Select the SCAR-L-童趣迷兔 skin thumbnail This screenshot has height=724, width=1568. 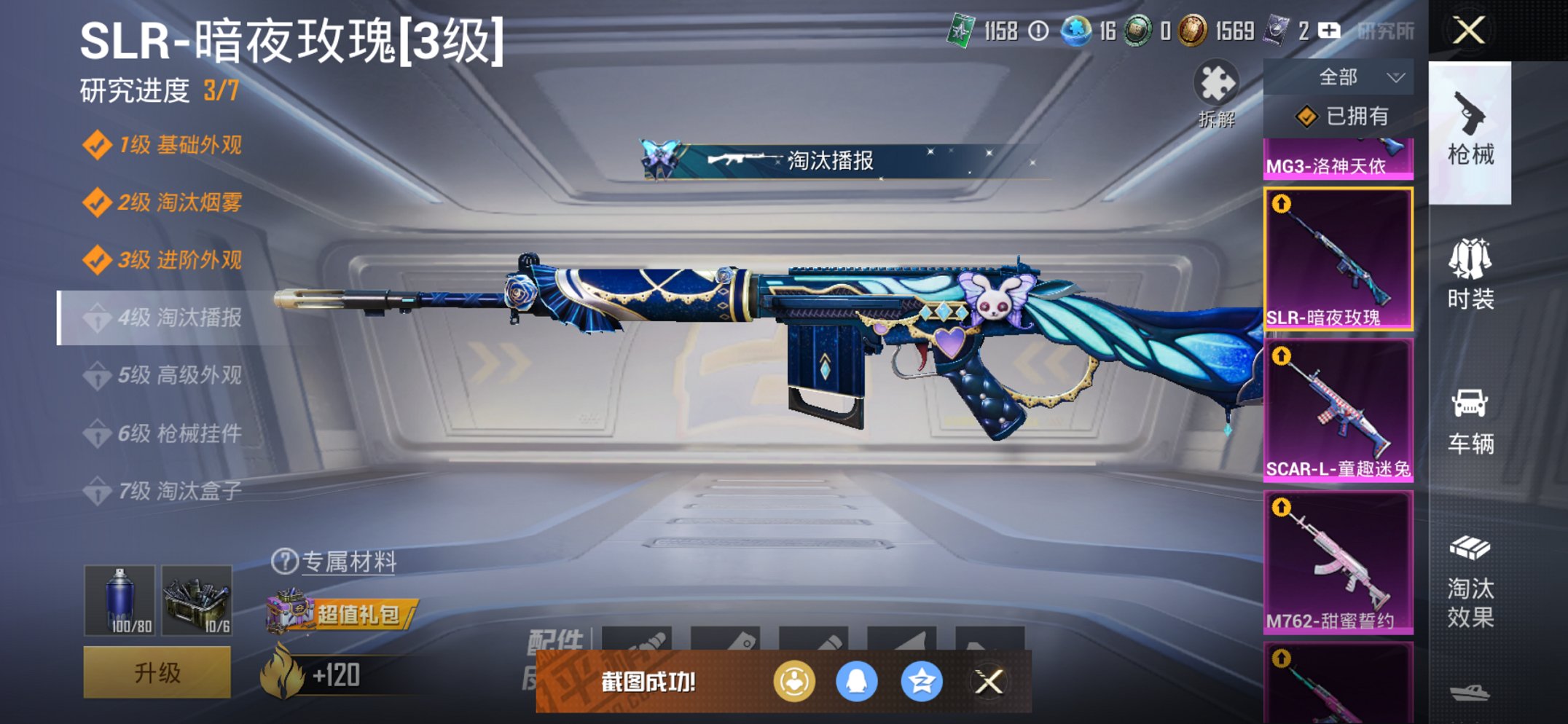[1339, 408]
